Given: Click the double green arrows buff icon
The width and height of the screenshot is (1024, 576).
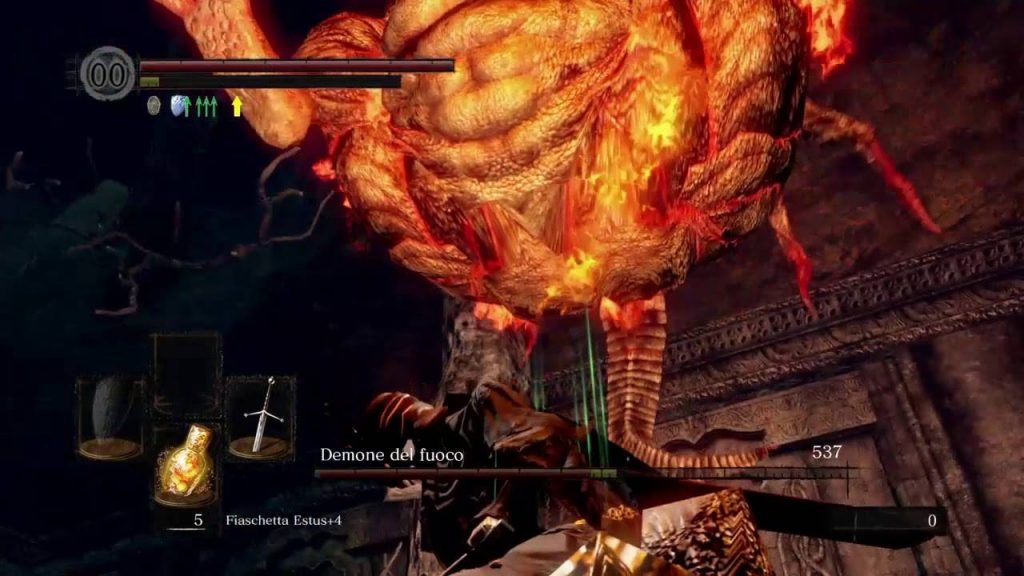Looking at the screenshot, I should tap(206, 105).
